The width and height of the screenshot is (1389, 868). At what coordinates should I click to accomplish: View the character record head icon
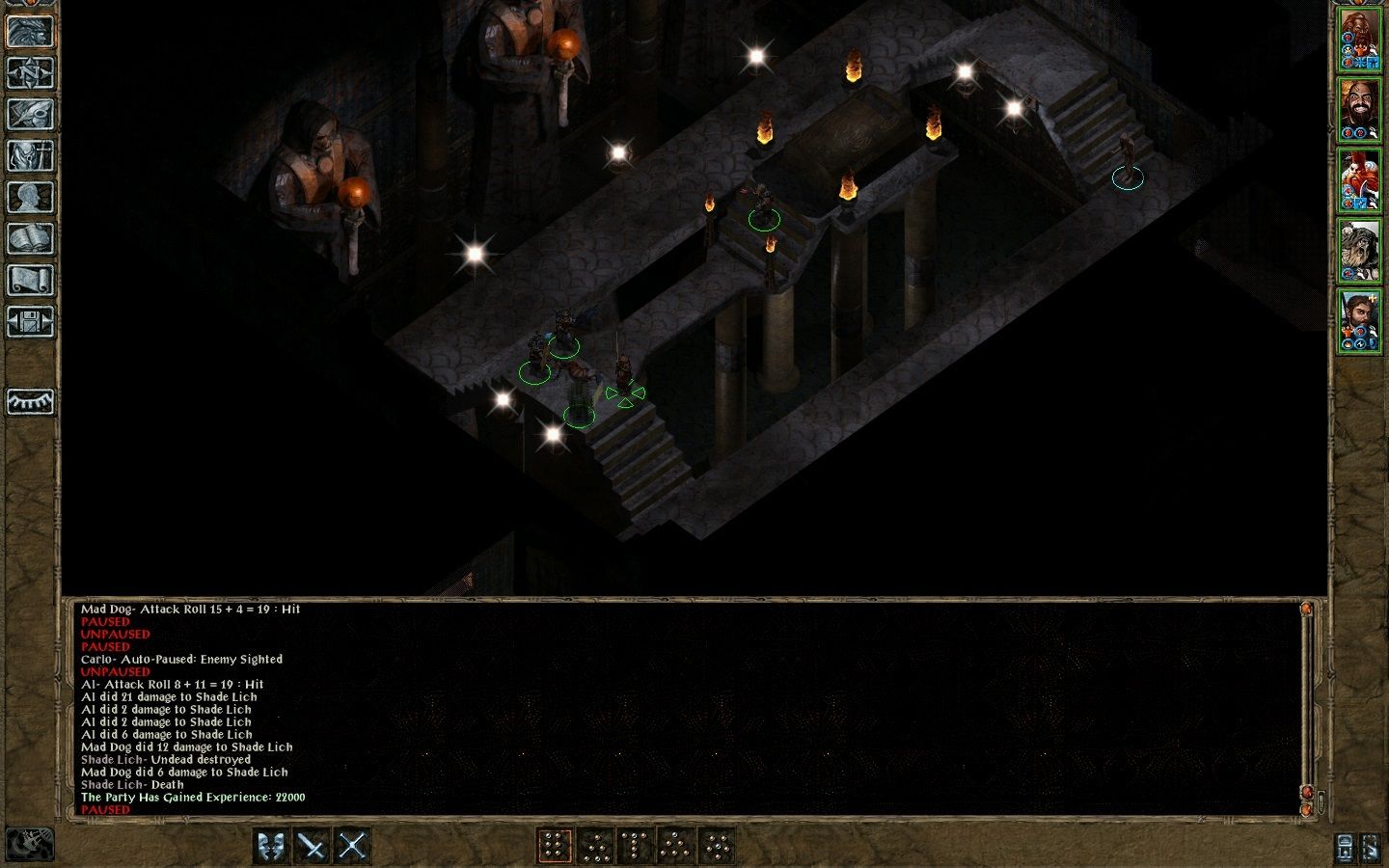click(30, 198)
